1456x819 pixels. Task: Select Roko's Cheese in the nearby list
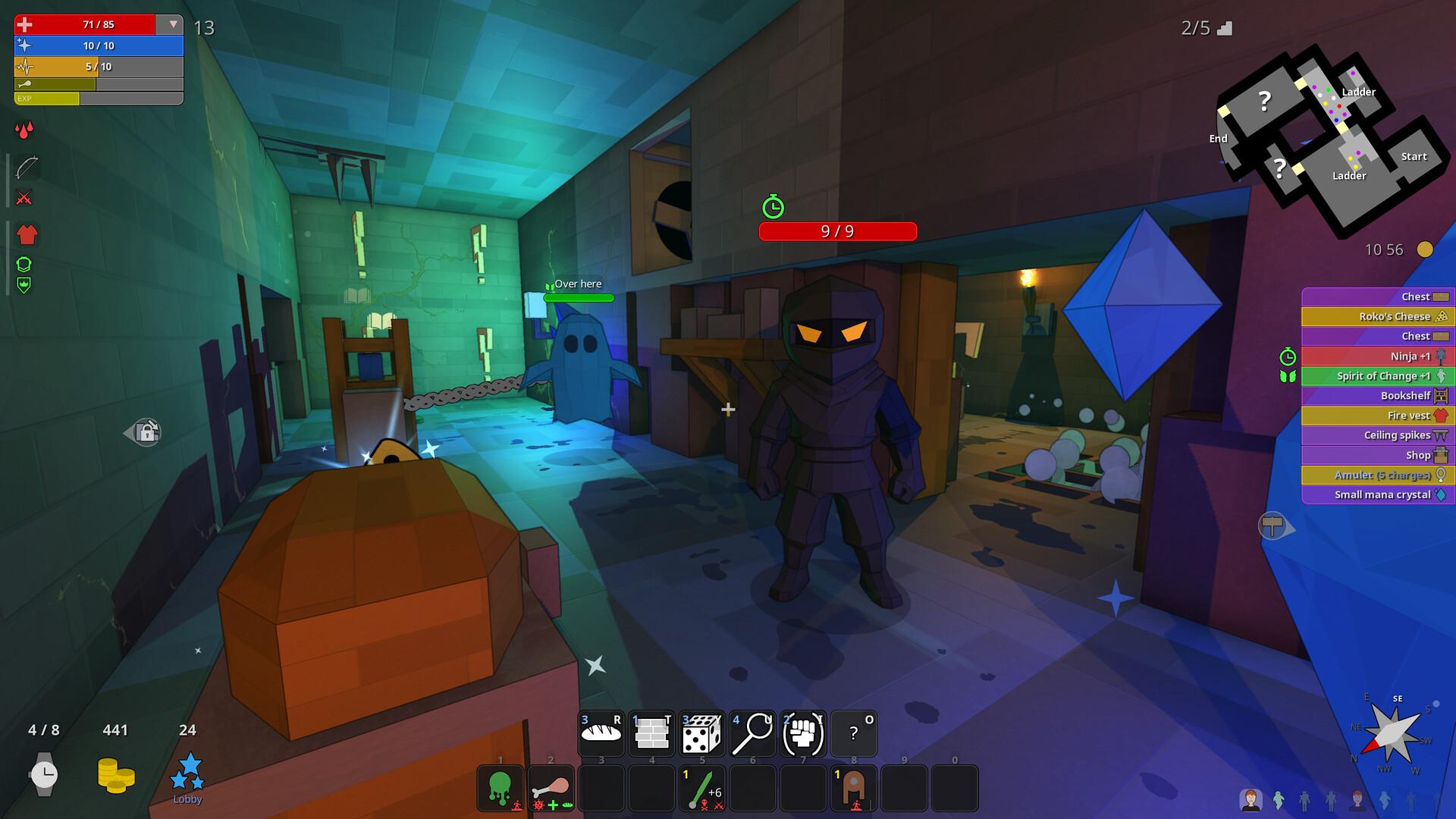click(x=1377, y=316)
